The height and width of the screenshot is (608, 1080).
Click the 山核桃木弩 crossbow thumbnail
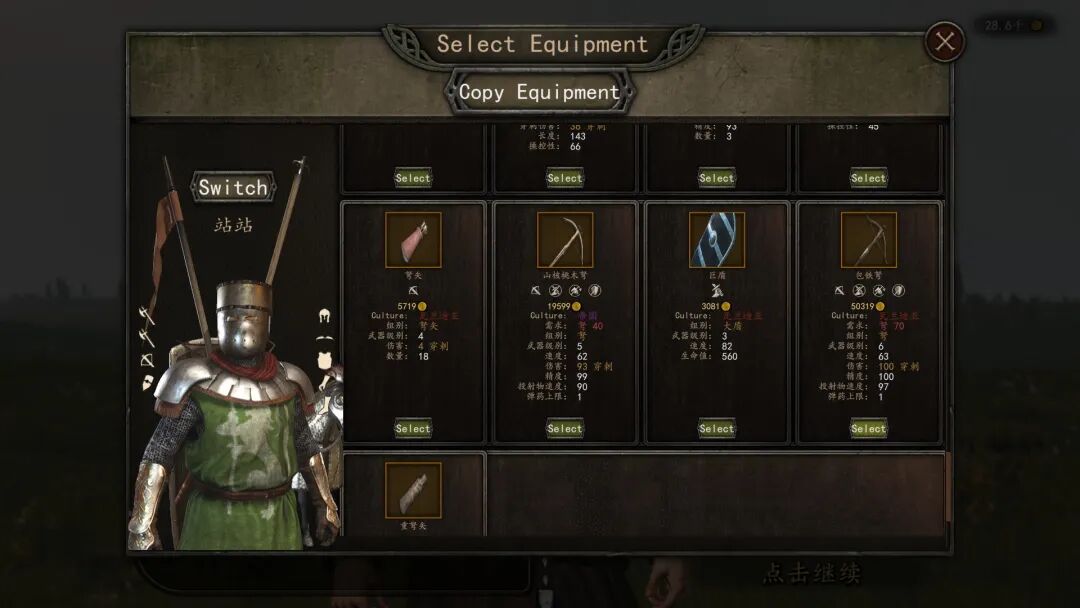point(565,240)
